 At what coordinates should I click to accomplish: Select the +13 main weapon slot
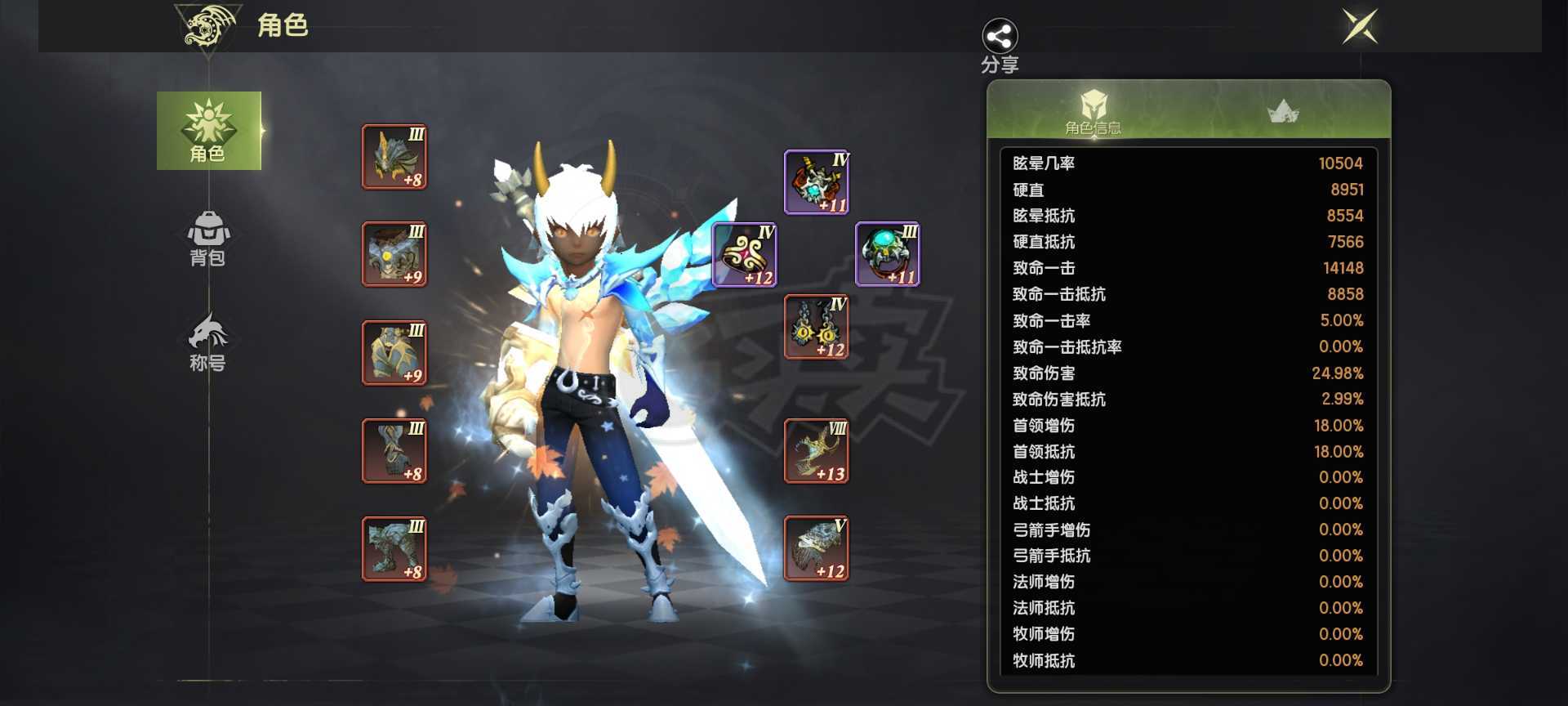pyautogui.click(x=817, y=451)
